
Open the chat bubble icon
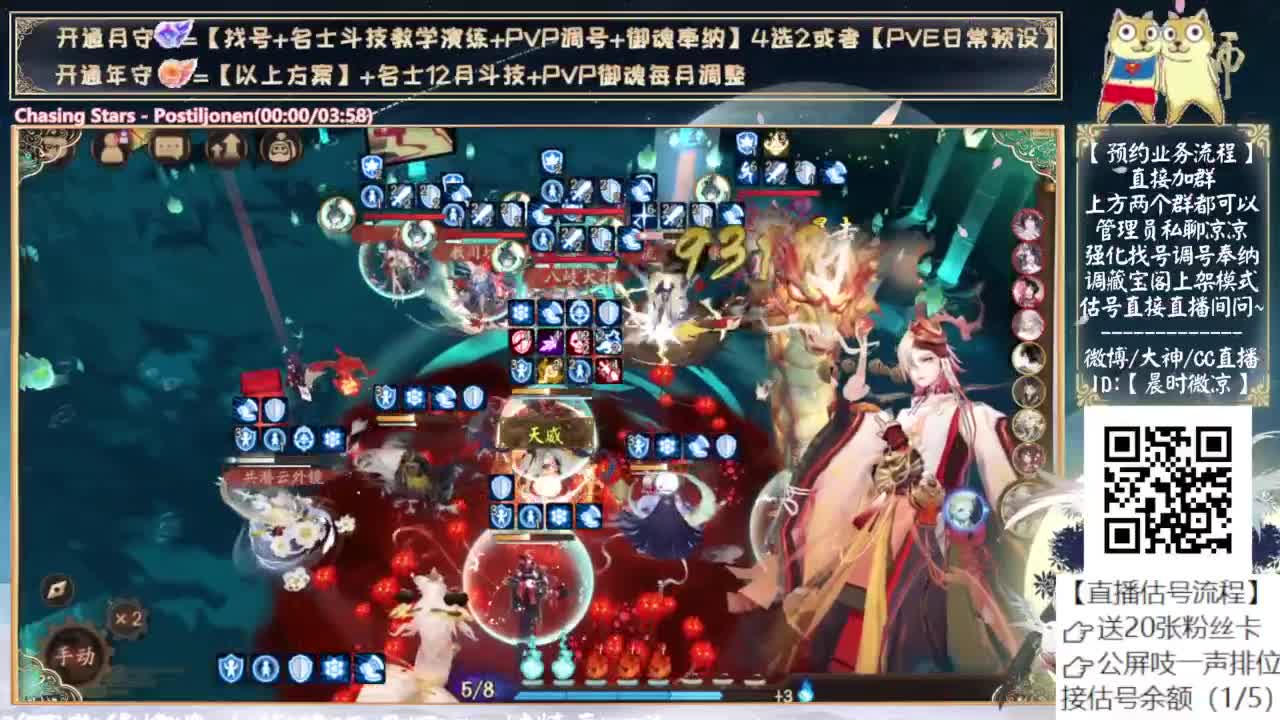click(168, 148)
